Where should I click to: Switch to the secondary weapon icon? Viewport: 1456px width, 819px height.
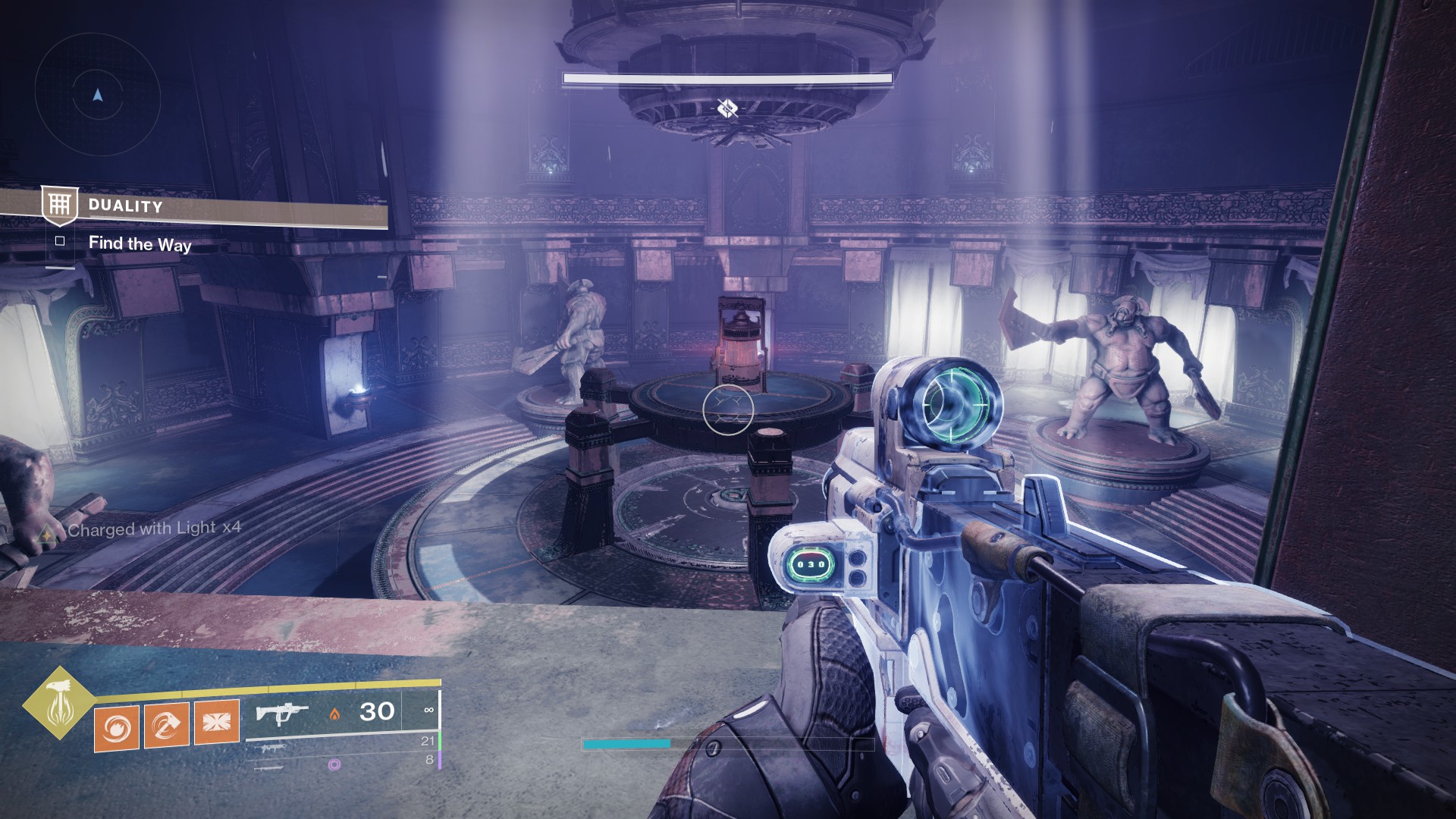click(272, 748)
